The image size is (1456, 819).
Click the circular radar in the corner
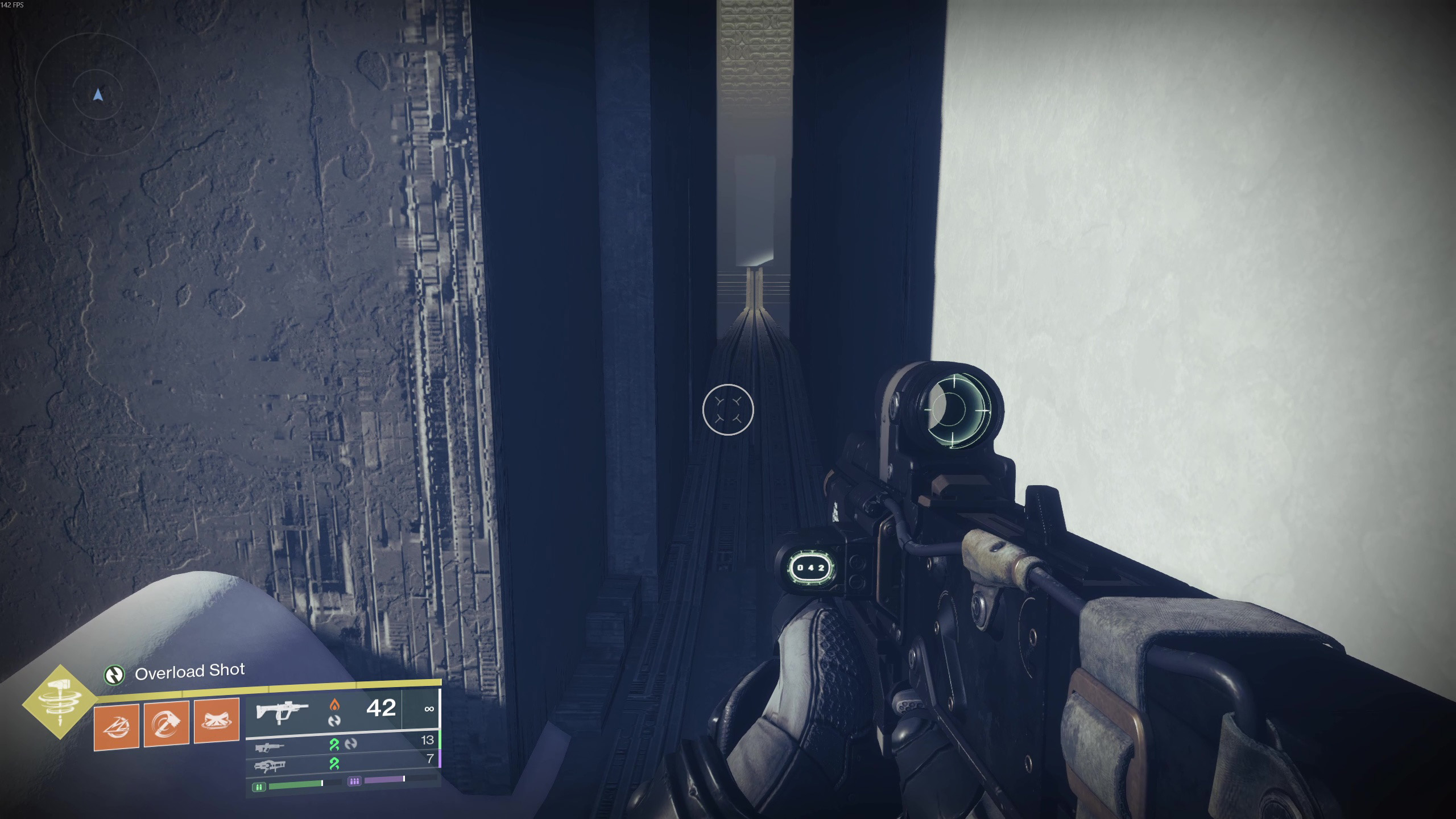tap(97, 96)
